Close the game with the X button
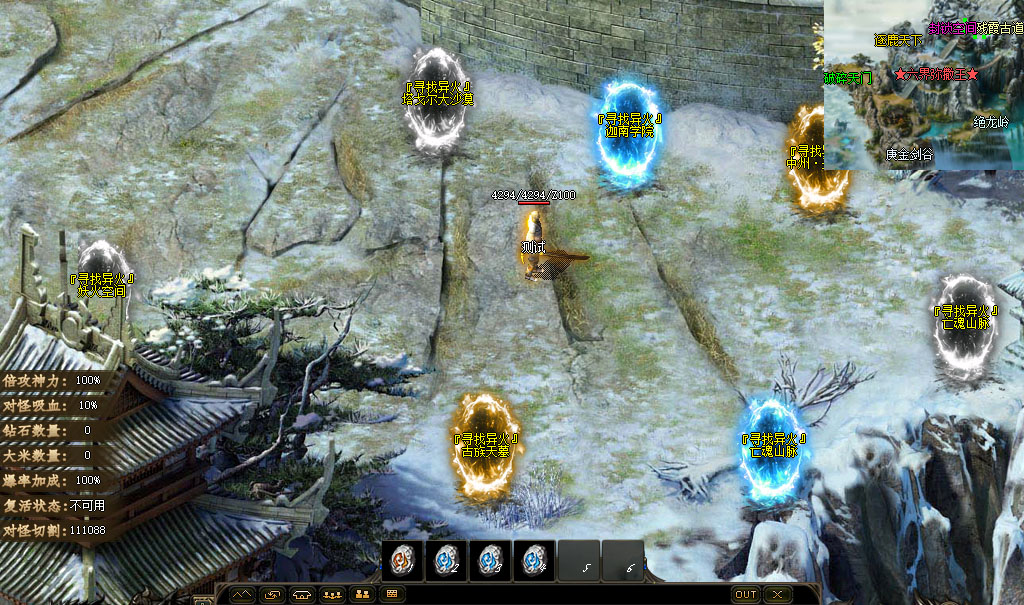Viewport: 1024px width, 605px height. coord(778,594)
